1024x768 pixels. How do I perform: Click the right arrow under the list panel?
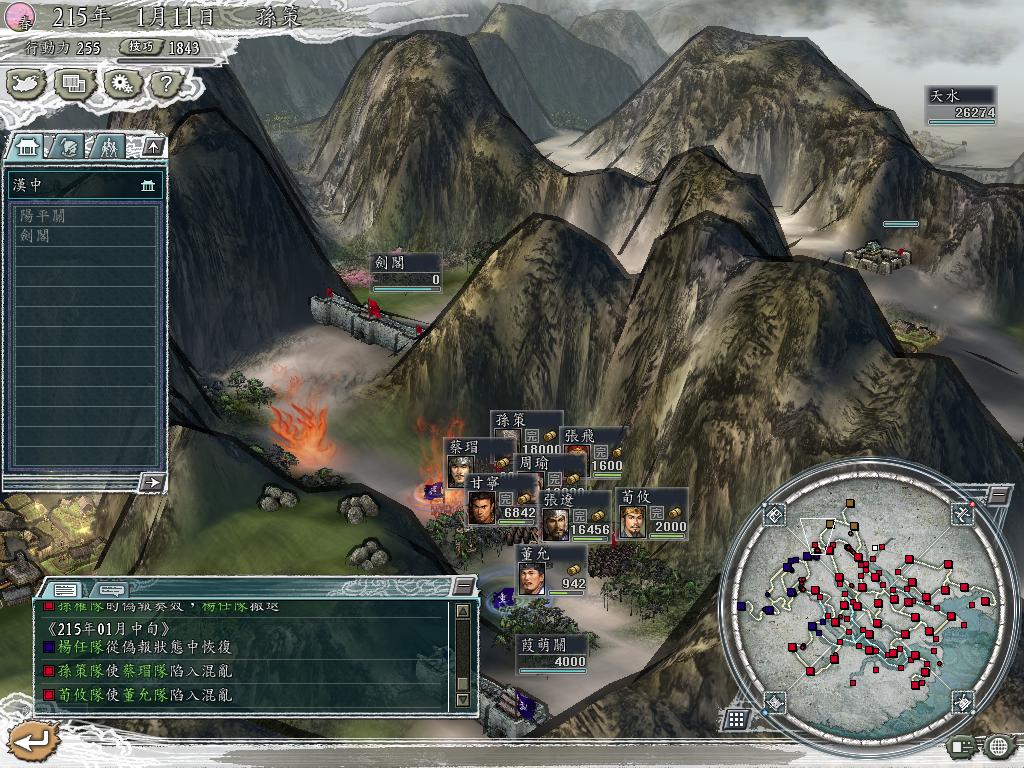click(153, 482)
